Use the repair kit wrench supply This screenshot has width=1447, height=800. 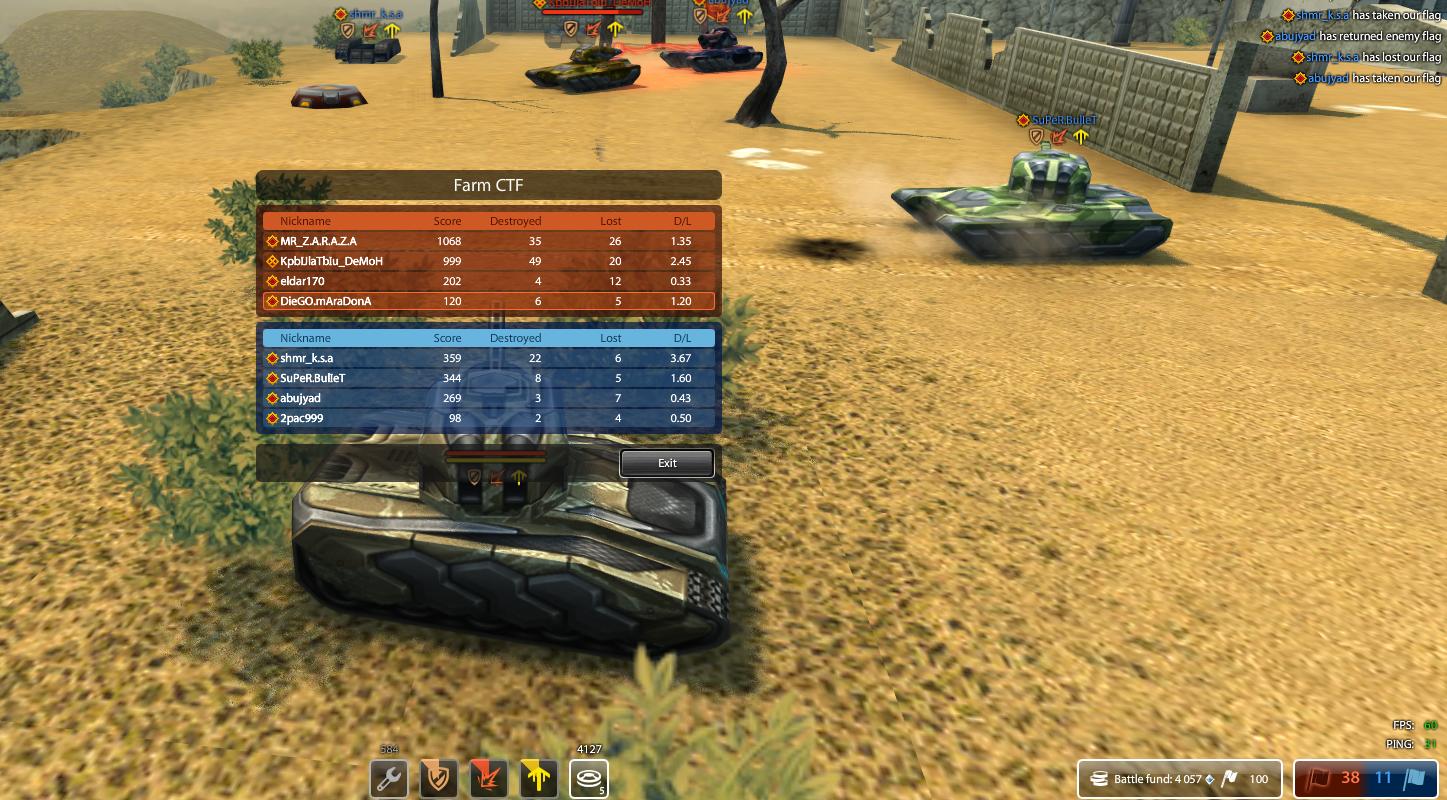click(x=389, y=778)
